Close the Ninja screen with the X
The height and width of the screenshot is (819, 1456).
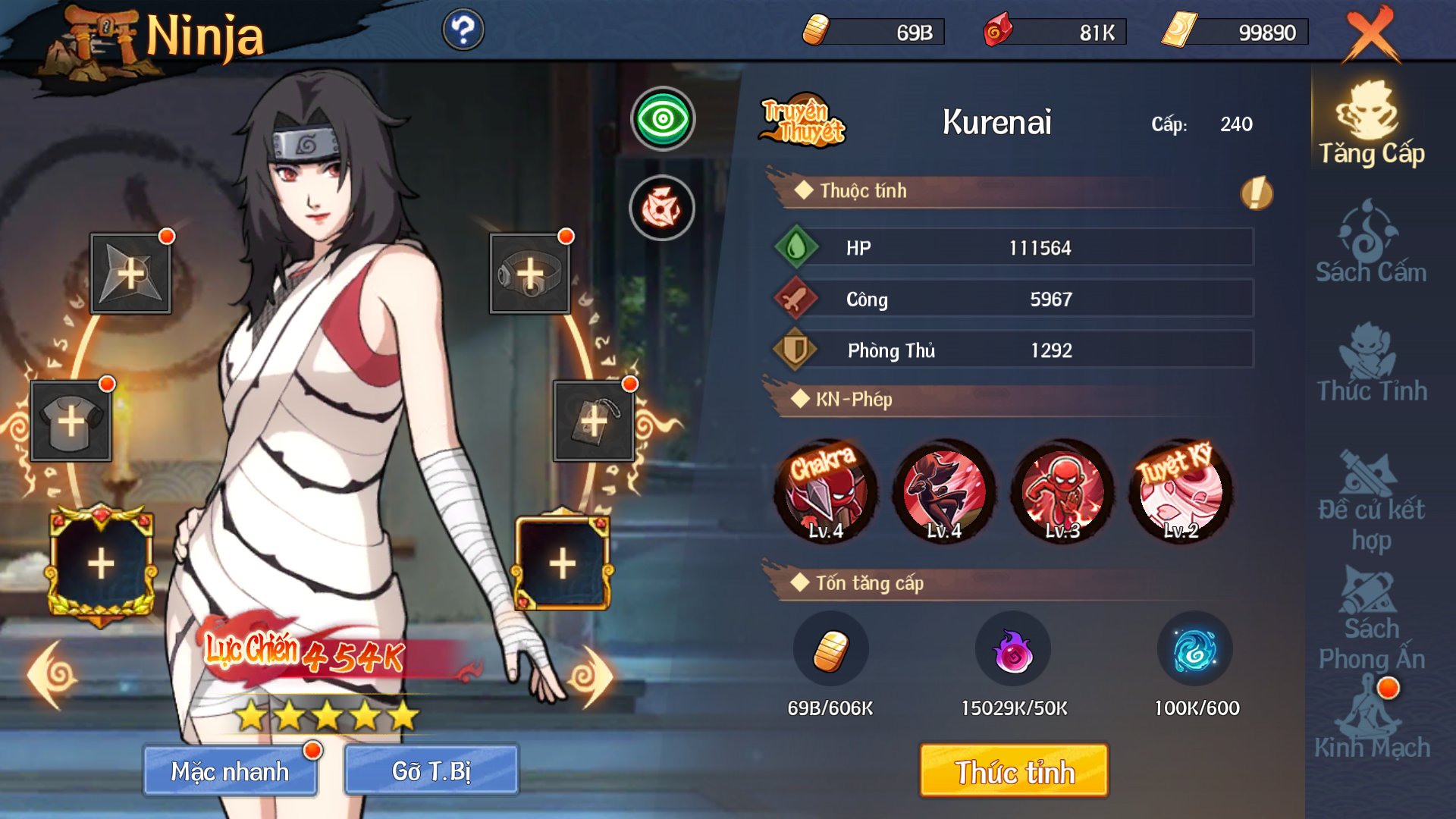1371,34
